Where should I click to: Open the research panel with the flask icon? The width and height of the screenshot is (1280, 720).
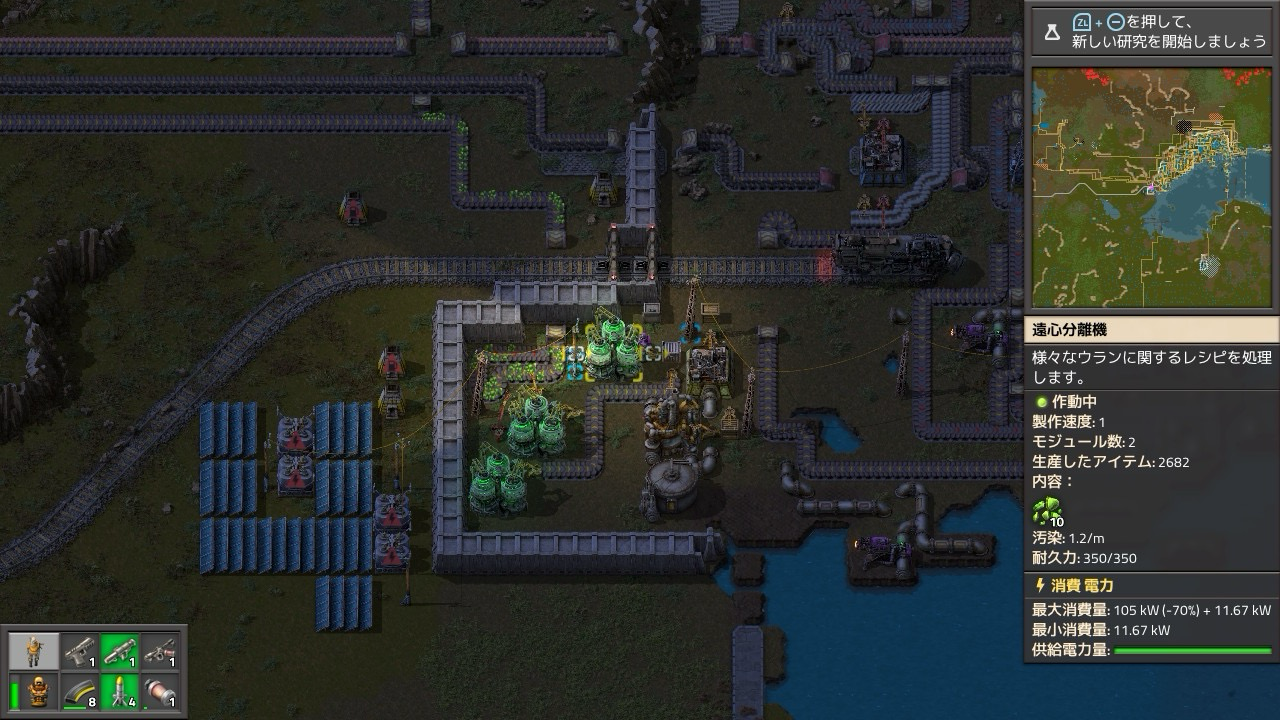coord(1052,33)
